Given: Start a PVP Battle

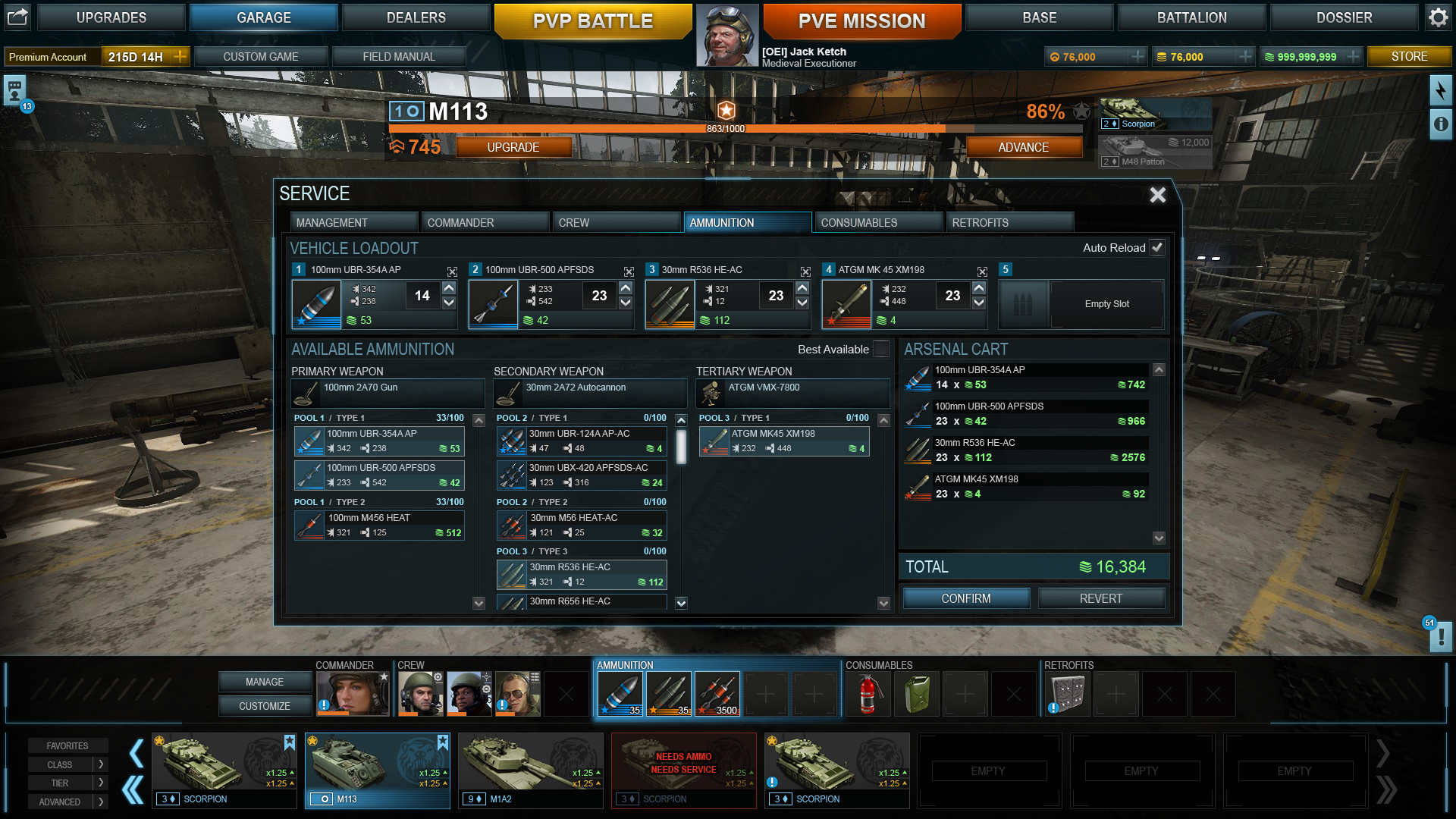Looking at the screenshot, I should tap(592, 20).
